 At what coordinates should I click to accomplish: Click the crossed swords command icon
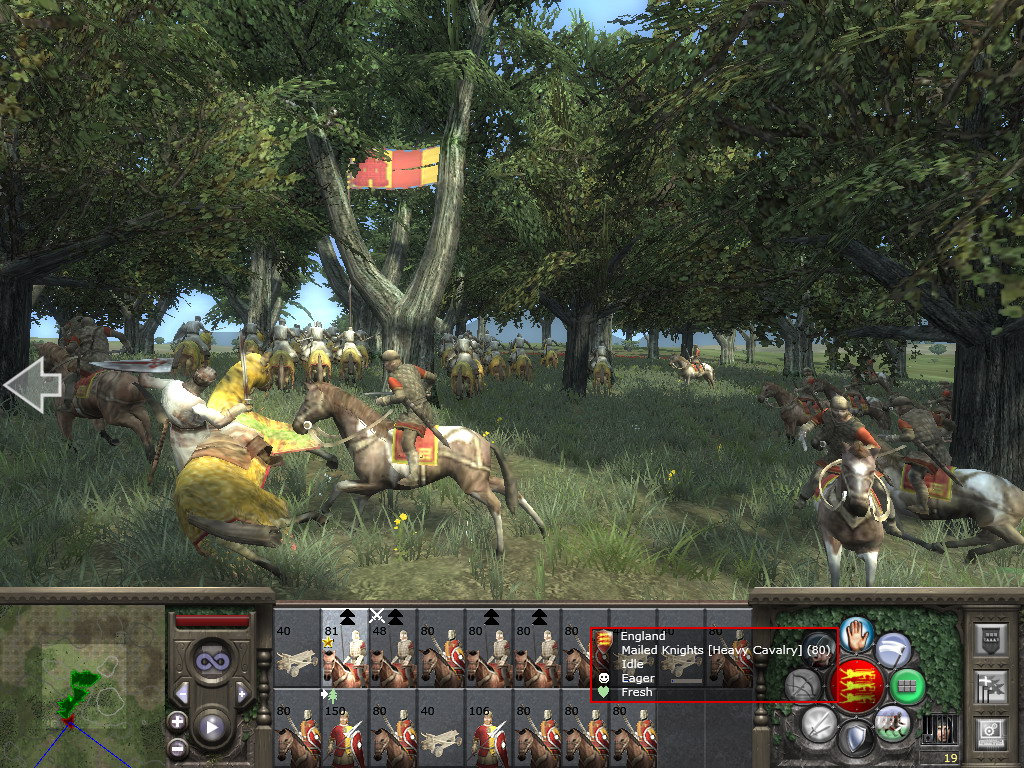[x=820, y=722]
